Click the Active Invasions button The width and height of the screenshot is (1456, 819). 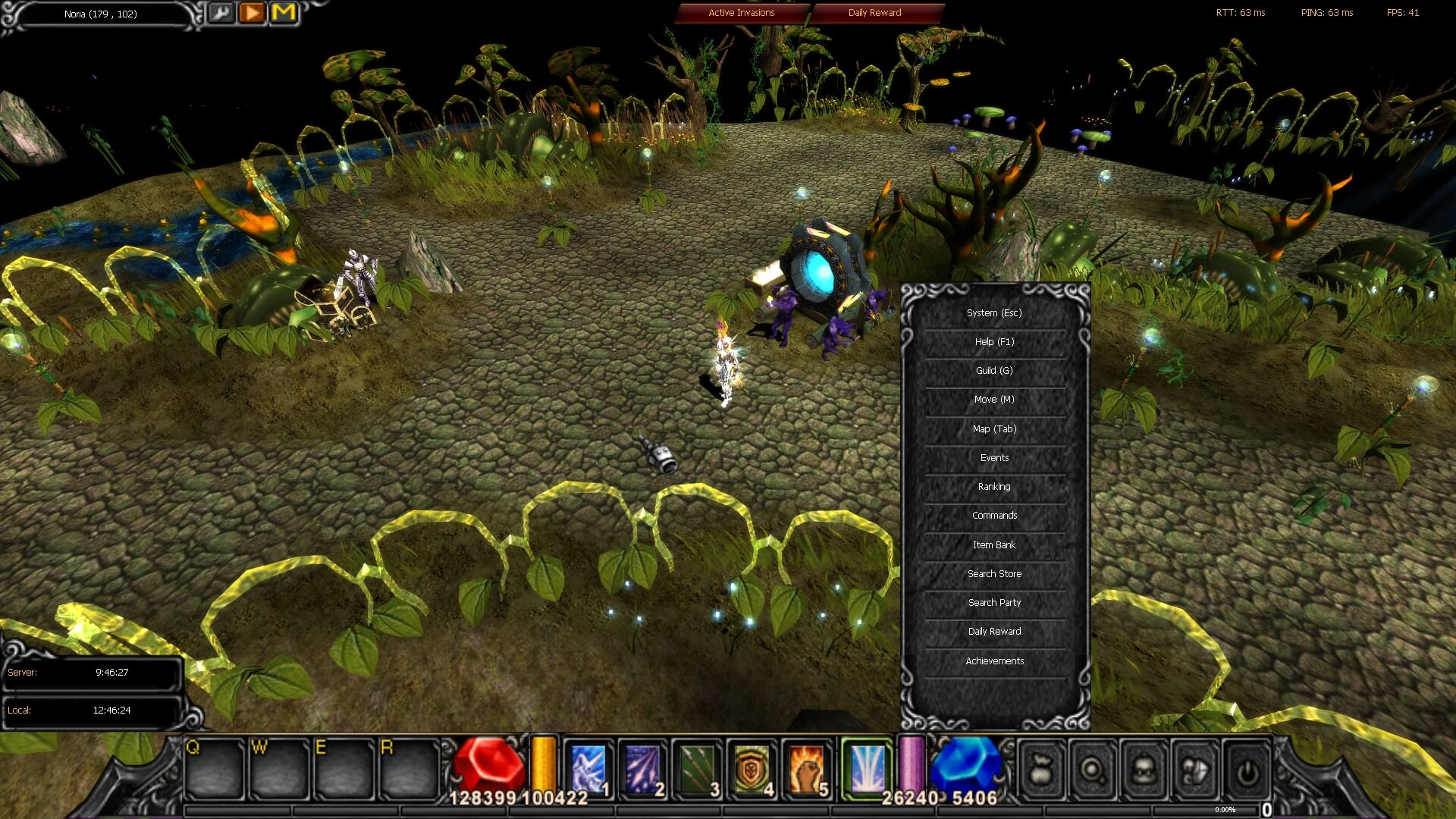point(741,13)
